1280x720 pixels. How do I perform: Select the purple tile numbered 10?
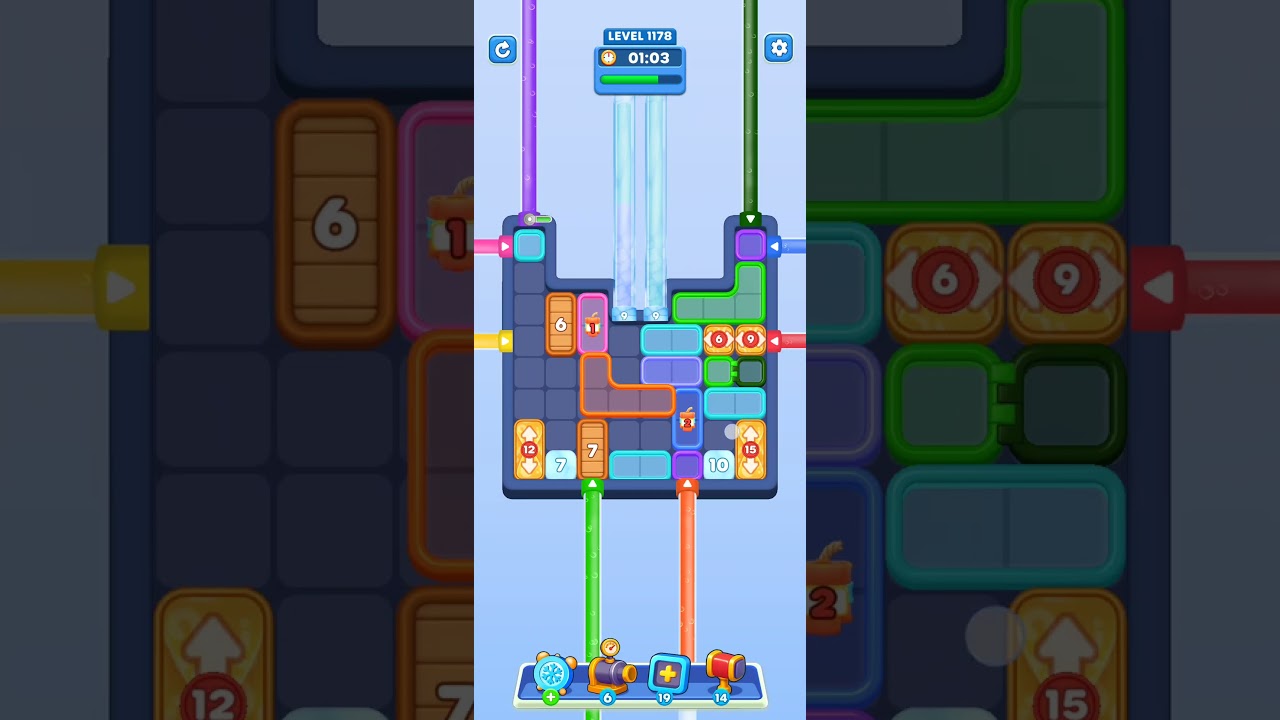click(x=718, y=464)
